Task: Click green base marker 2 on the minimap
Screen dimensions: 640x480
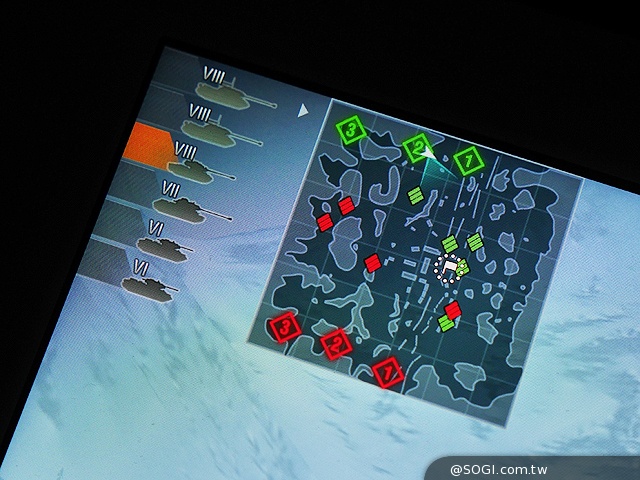Action: [x=417, y=149]
